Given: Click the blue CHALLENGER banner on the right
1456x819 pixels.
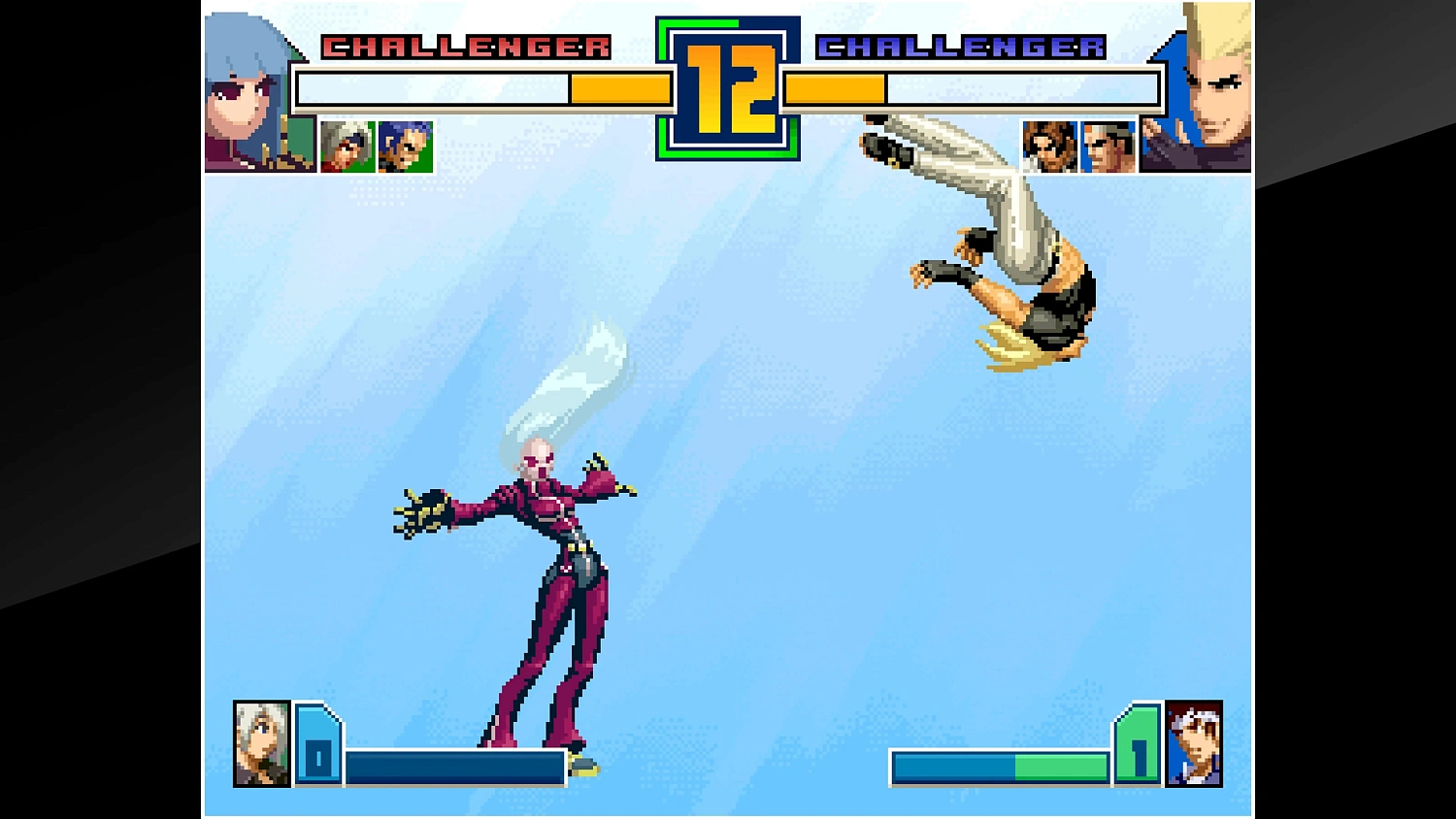Looking at the screenshot, I should 961,44.
